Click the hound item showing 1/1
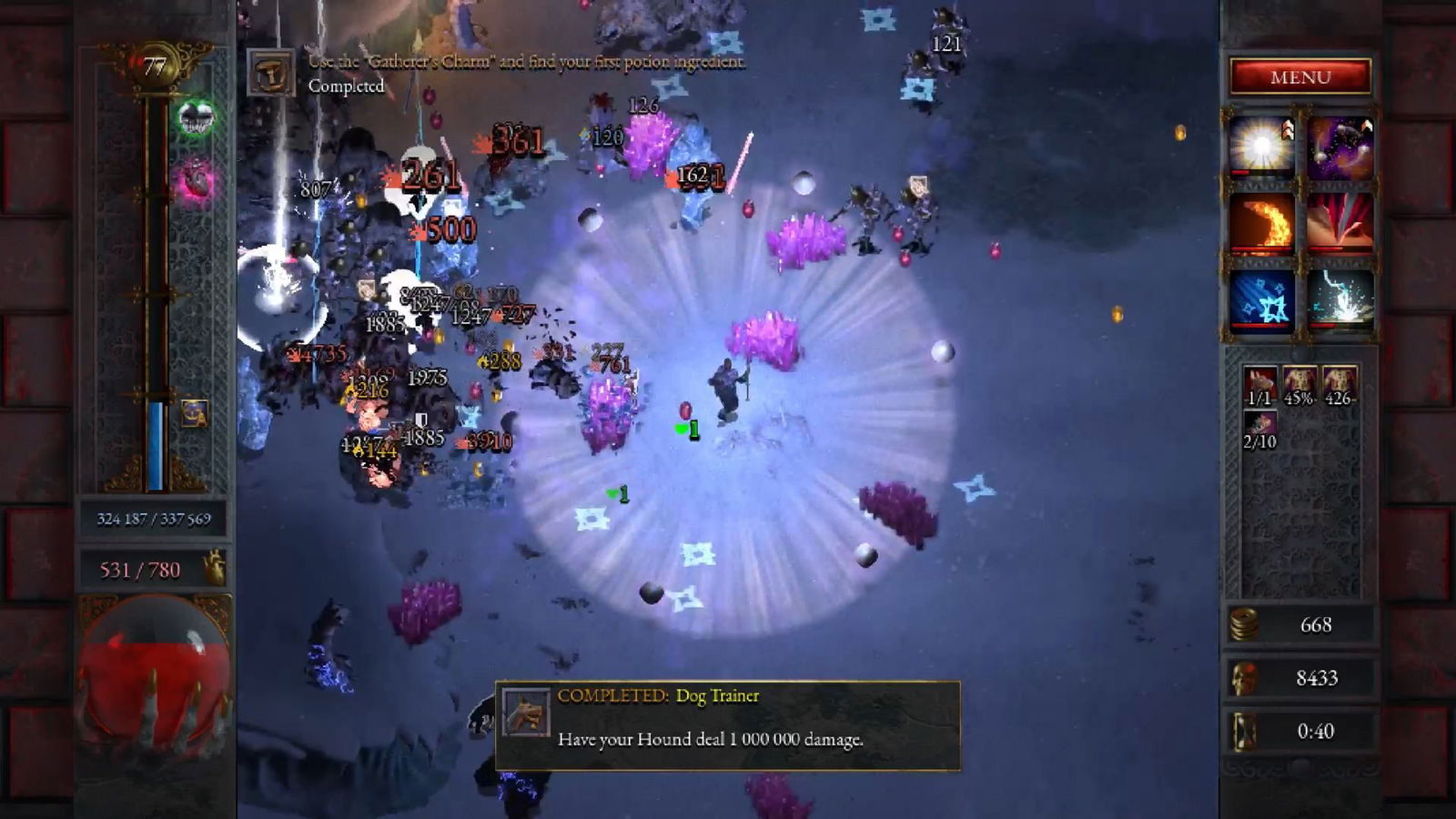The height and width of the screenshot is (819, 1456). (1260, 386)
